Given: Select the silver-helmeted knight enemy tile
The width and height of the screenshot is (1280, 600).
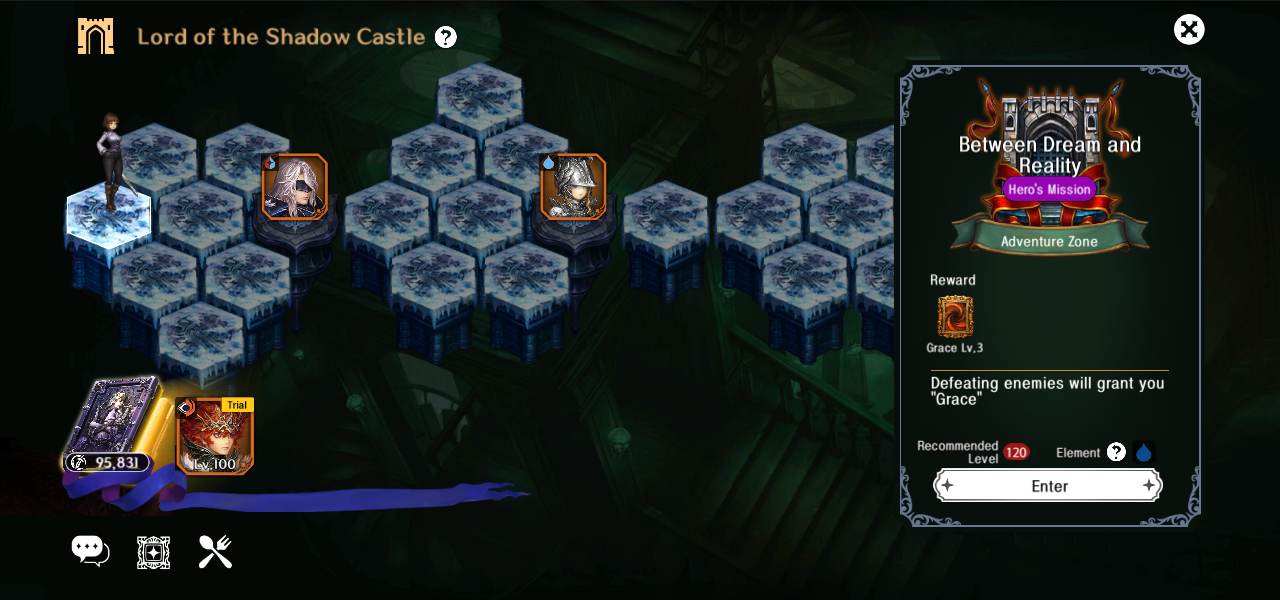Looking at the screenshot, I should point(573,186).
